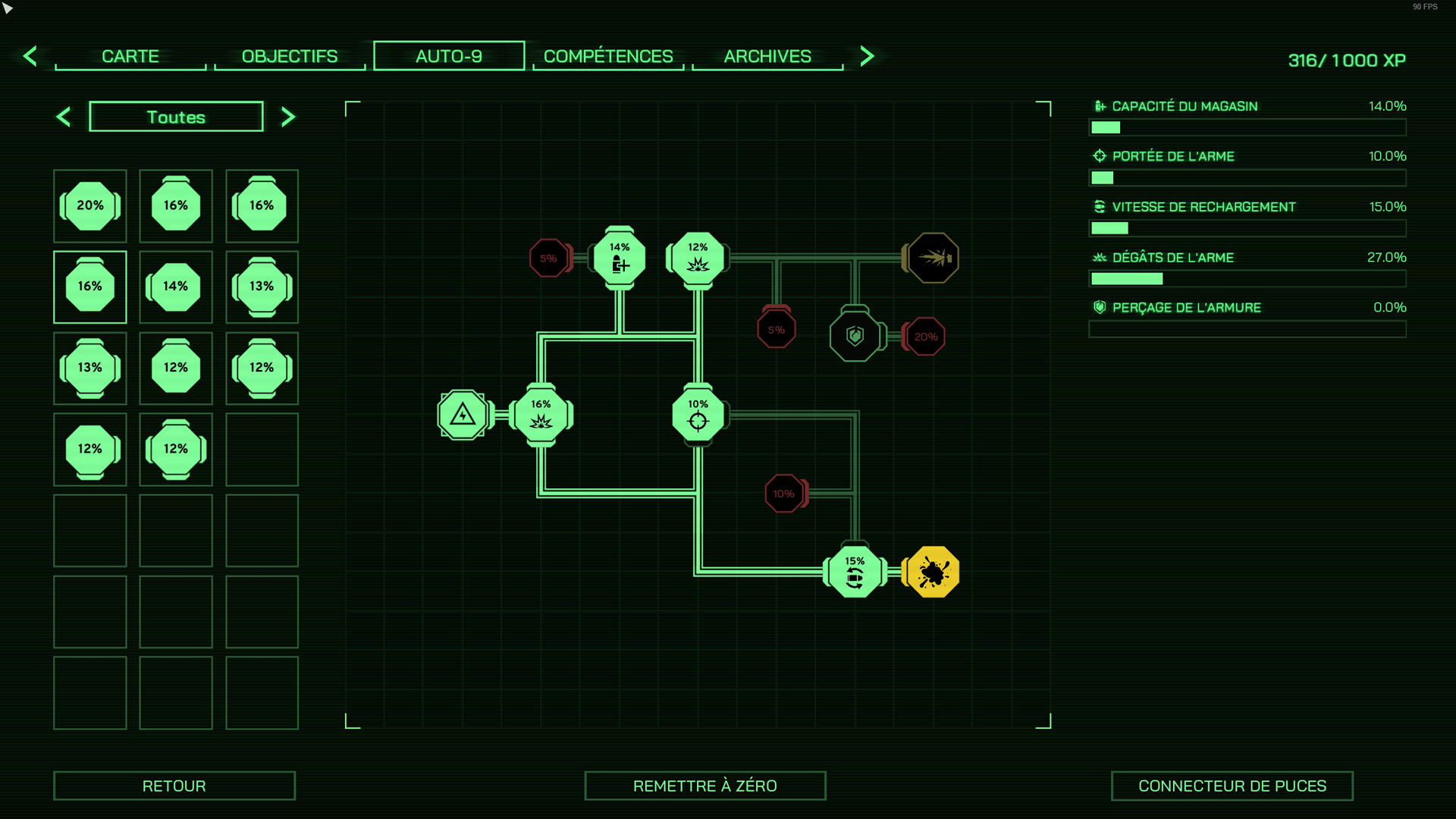Click the yellow splatter node on board

click(934, 573)
